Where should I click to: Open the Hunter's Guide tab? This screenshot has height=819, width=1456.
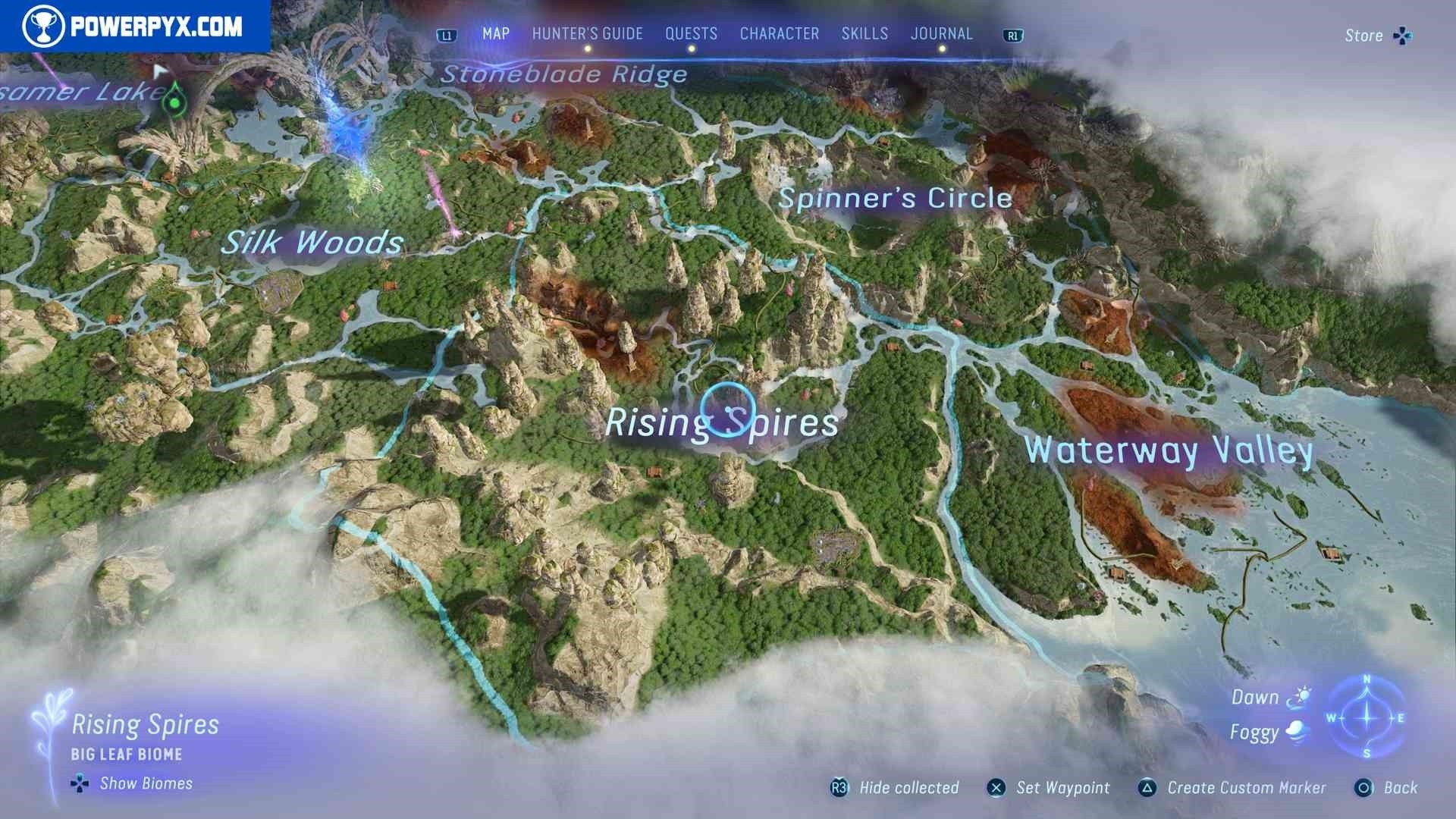[x=587, y=34]
